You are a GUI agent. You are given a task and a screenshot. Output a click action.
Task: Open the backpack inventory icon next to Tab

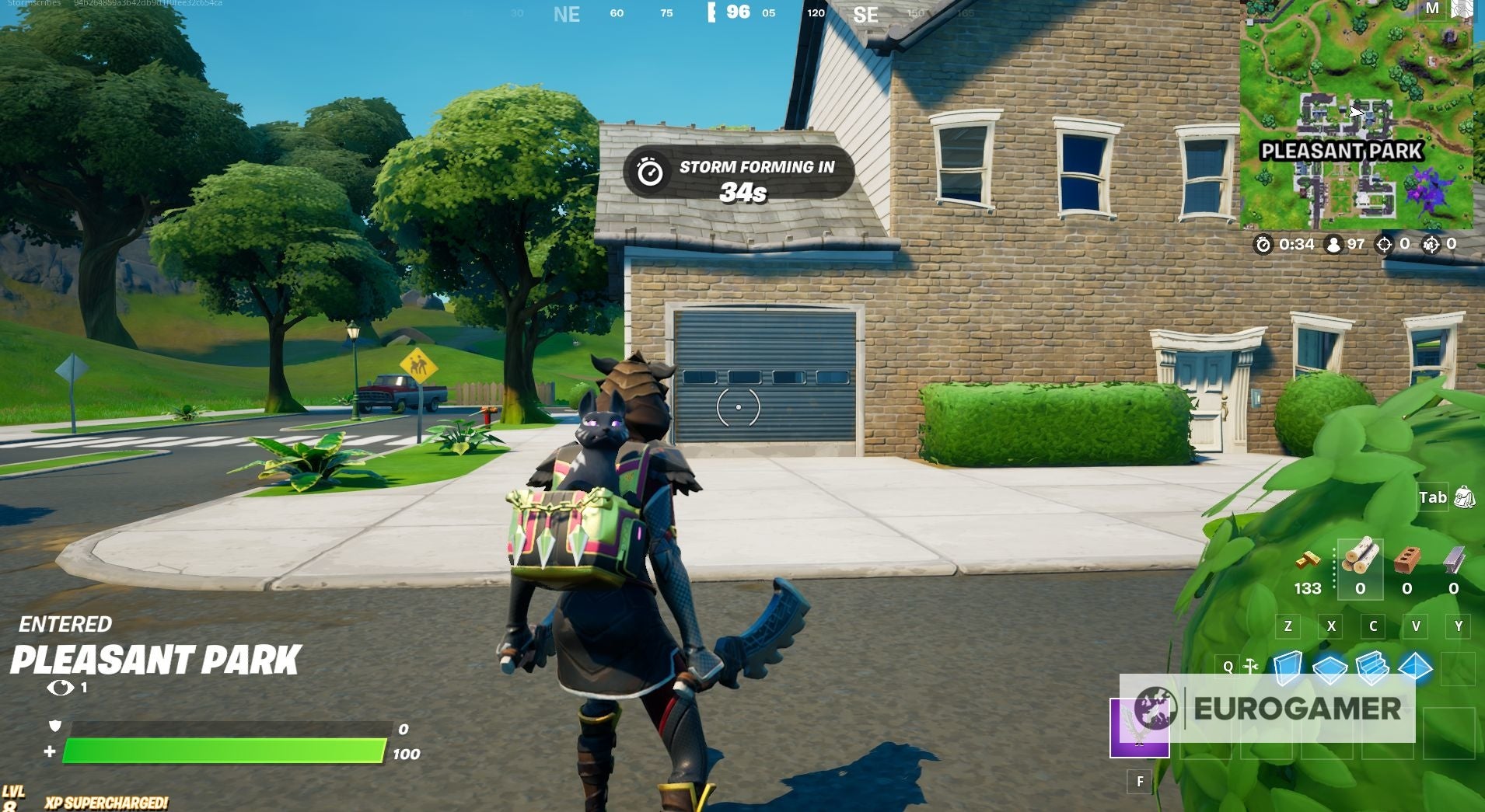tap(1466, 497)
